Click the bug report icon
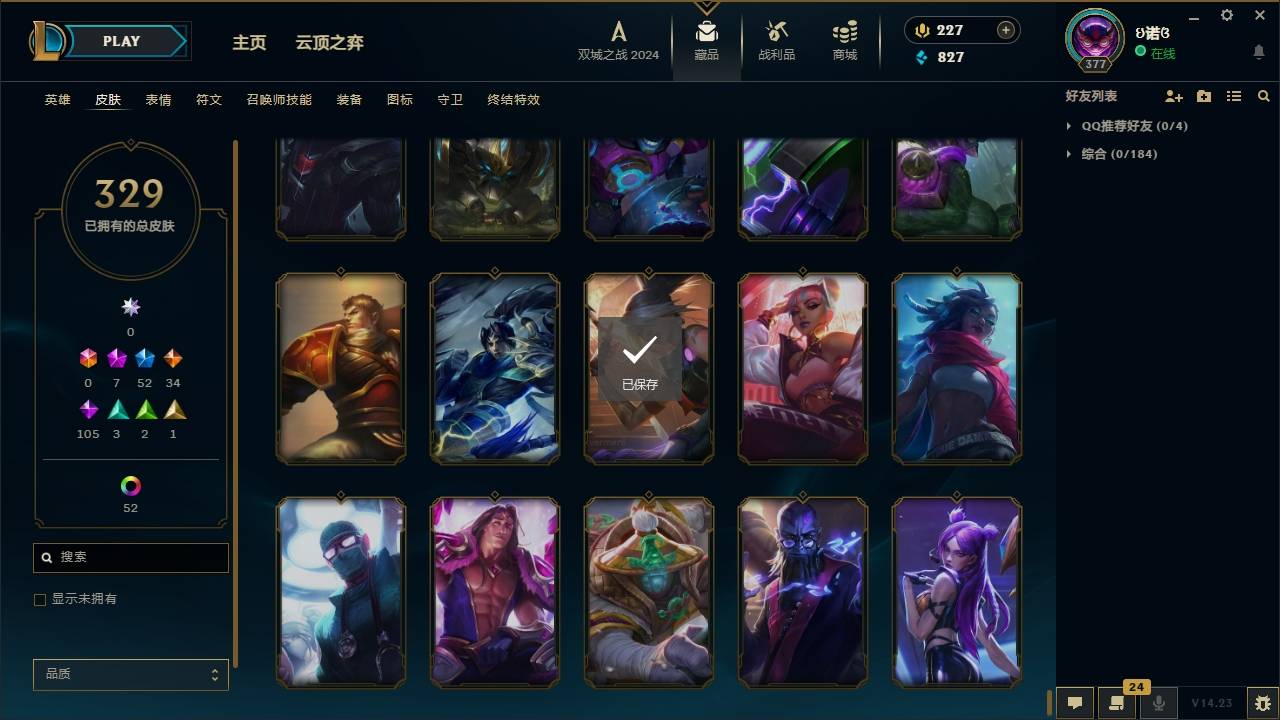Screen dimensions: 1280x720 (1255, 703)
